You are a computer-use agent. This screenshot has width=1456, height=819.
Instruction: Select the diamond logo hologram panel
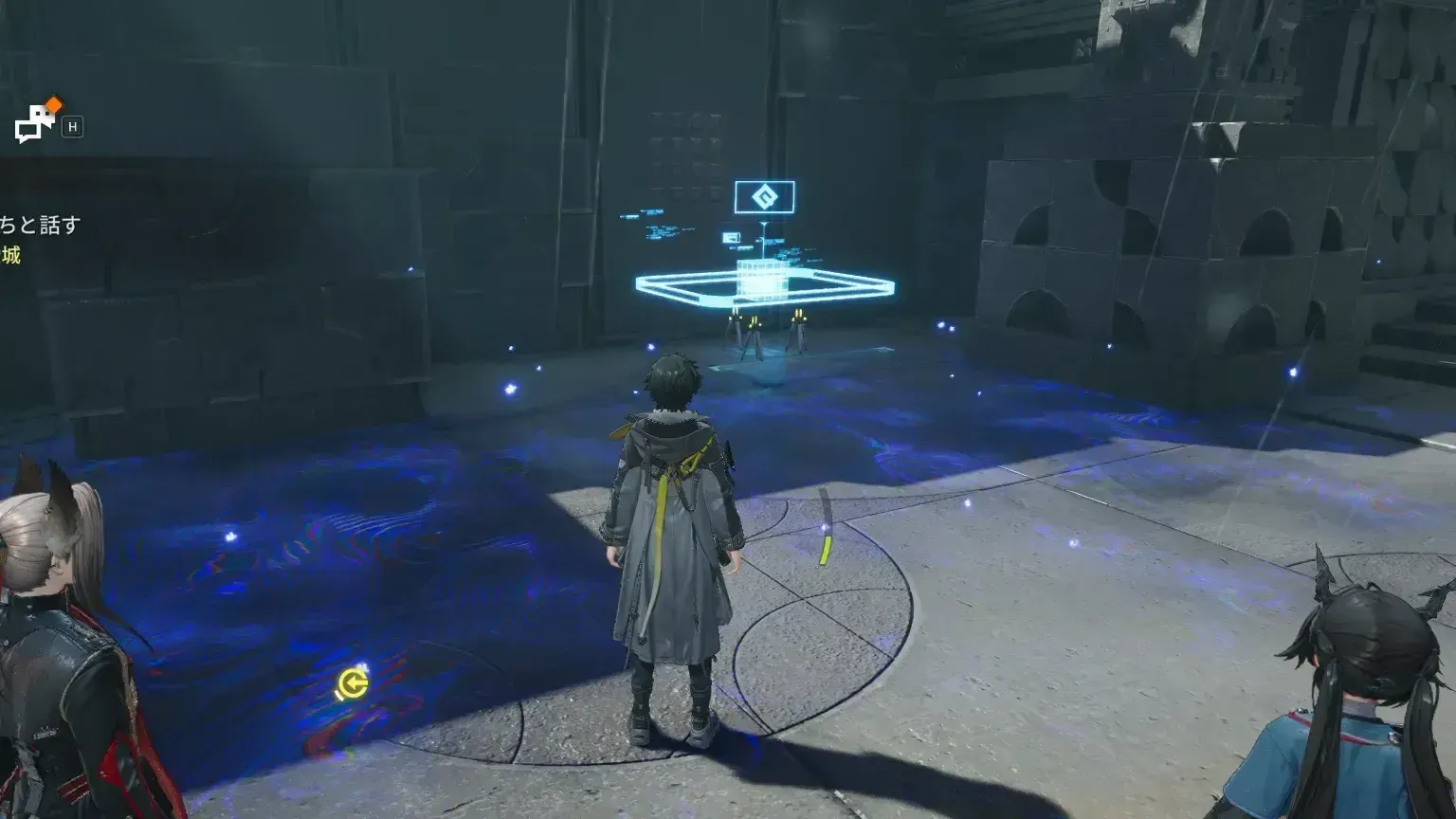(x=766, y=196)
